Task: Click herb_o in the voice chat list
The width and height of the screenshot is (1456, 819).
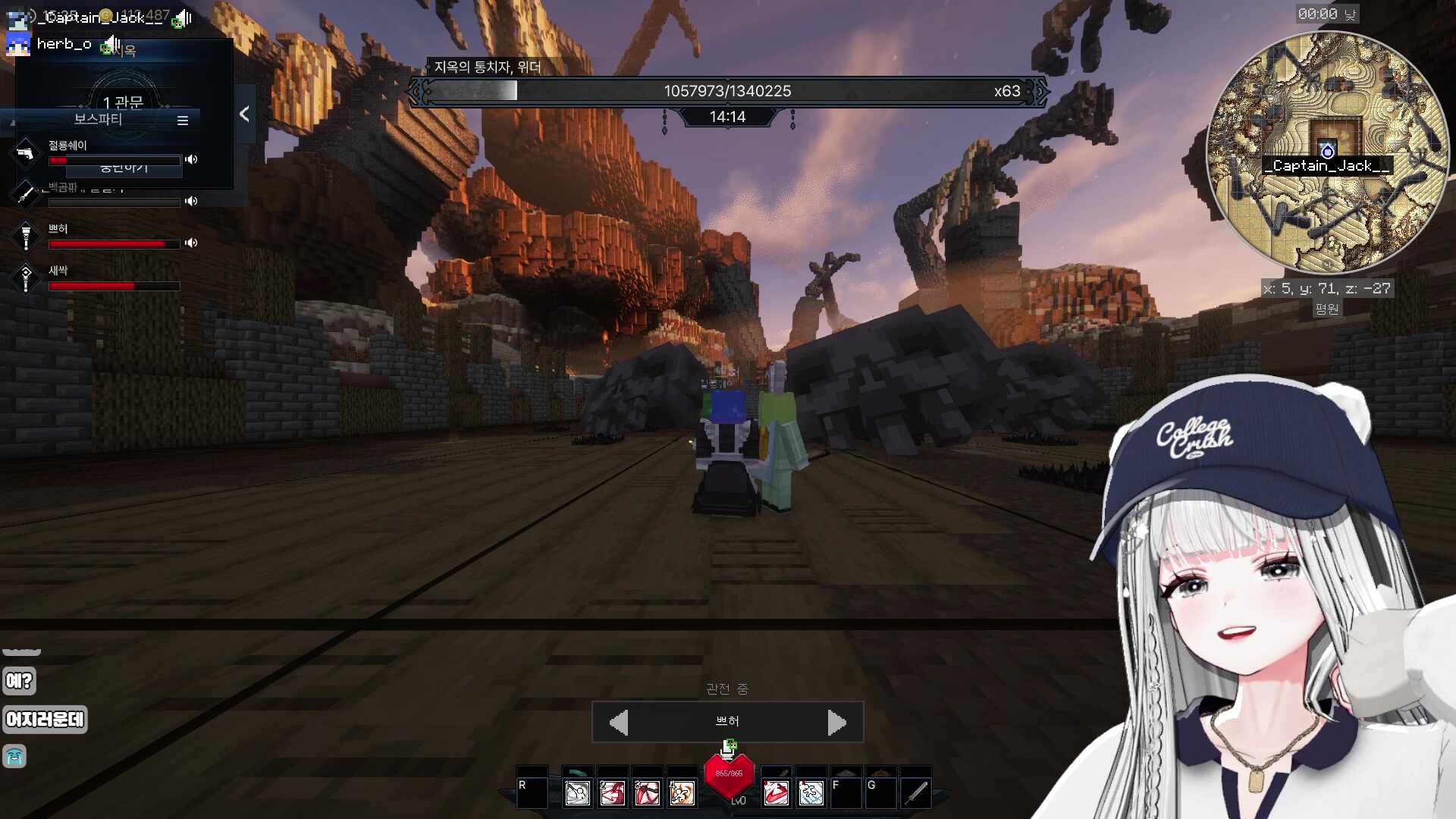Action: (x=64, y=44)
